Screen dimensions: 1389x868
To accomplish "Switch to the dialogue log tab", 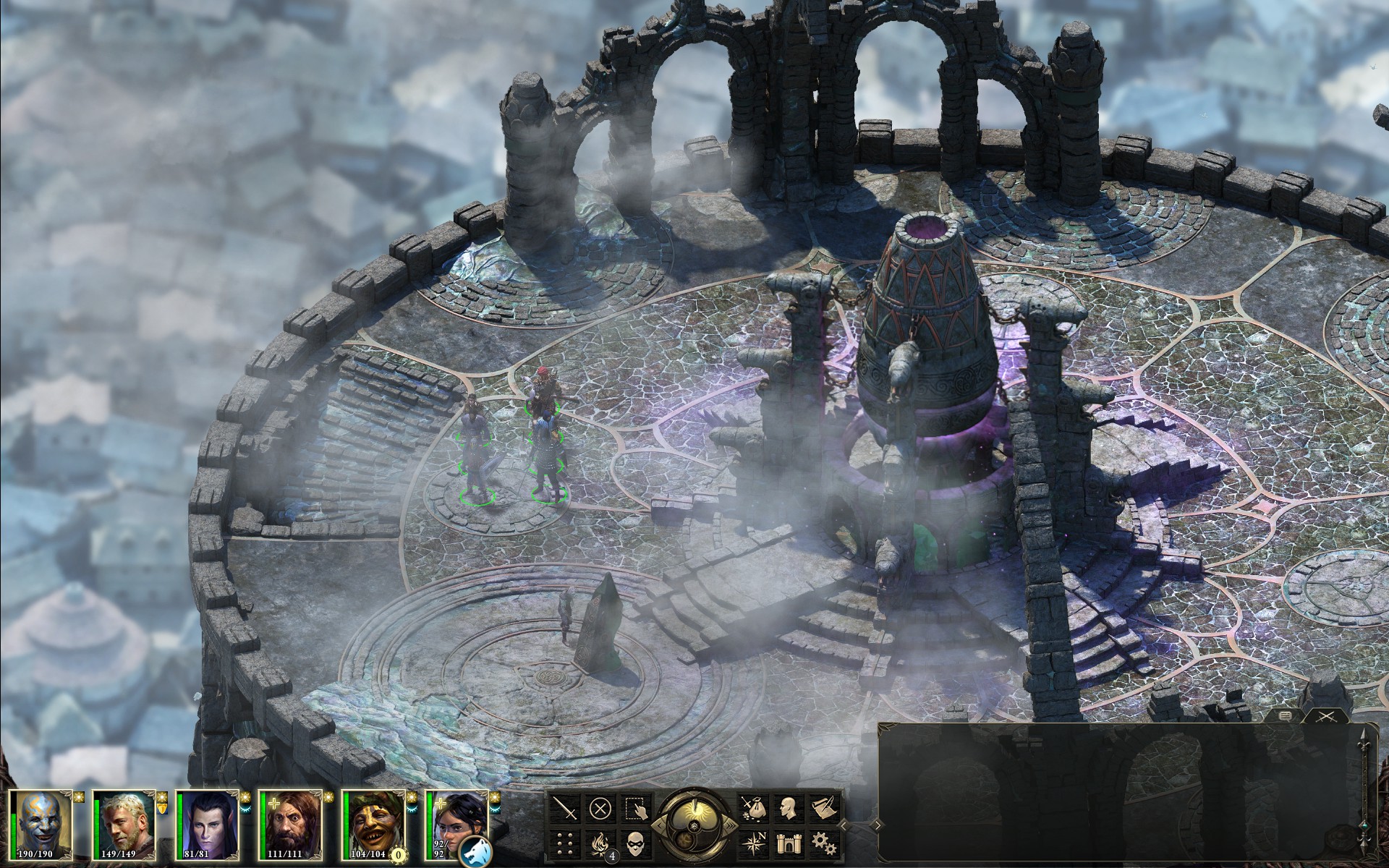I will [x=1285, y=715].
